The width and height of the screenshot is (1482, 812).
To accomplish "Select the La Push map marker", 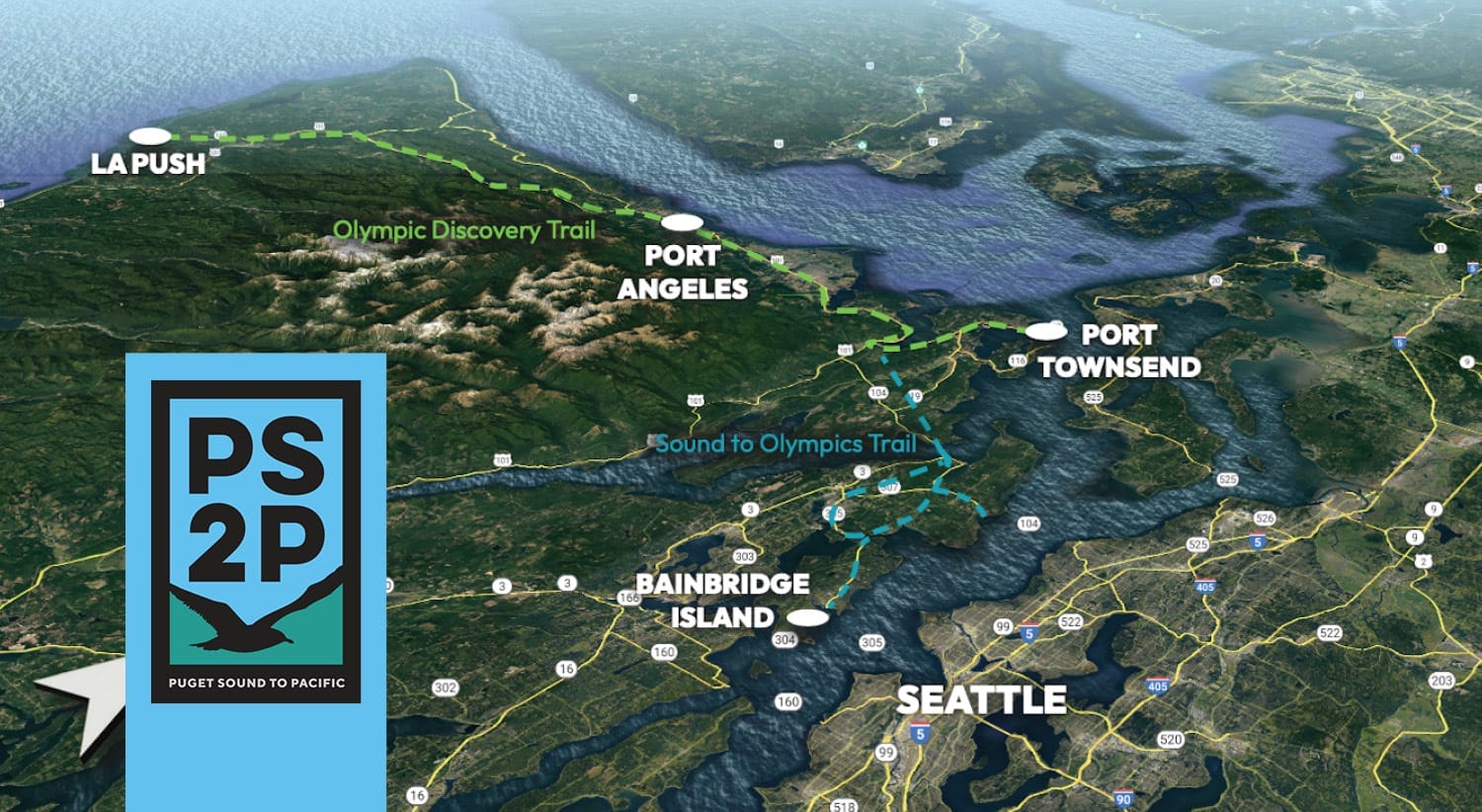I will pos(150,135).
